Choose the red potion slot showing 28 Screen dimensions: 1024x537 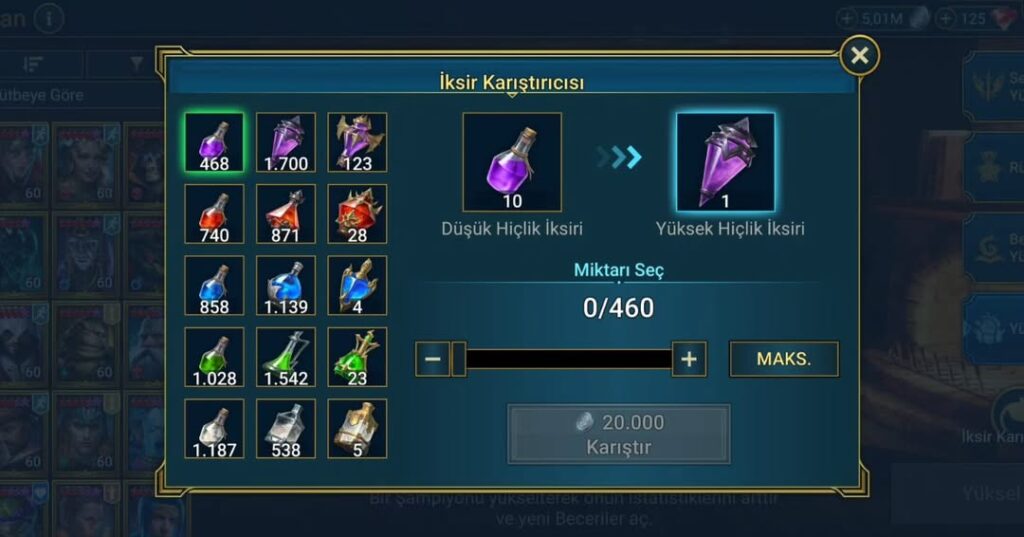(x=357, y=214)
